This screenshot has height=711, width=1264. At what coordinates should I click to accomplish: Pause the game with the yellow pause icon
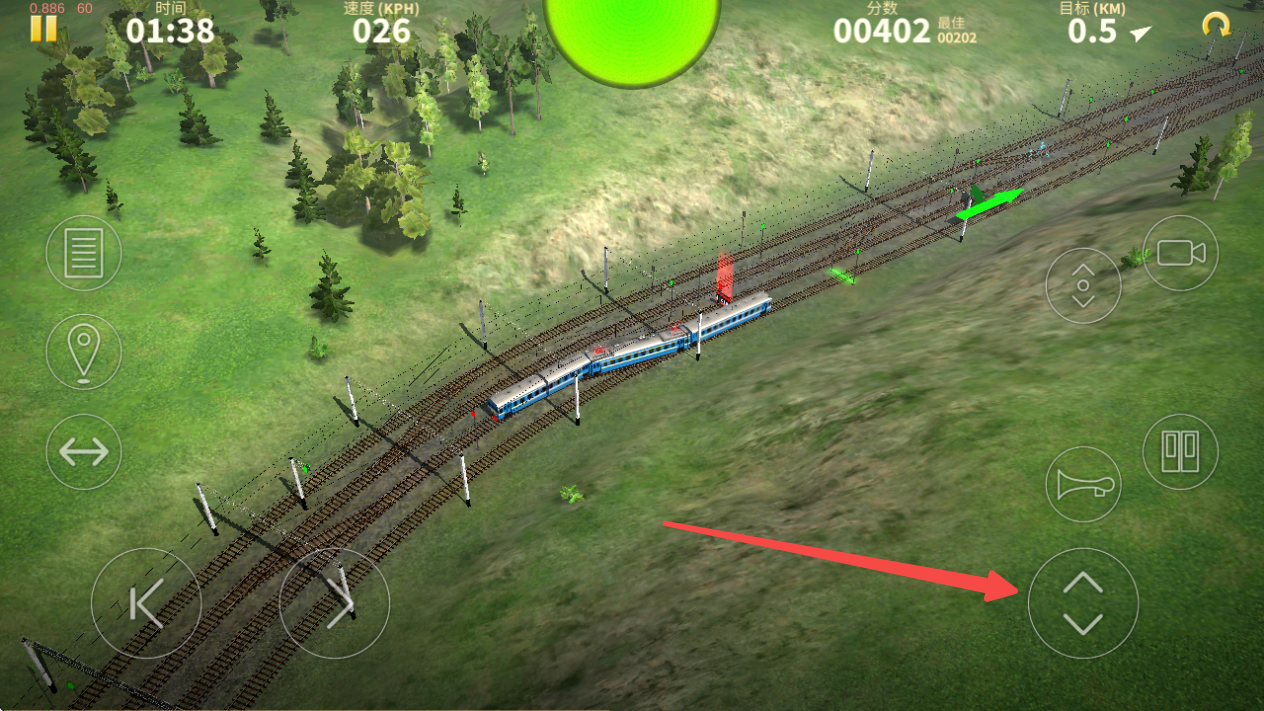coord(43,28)
